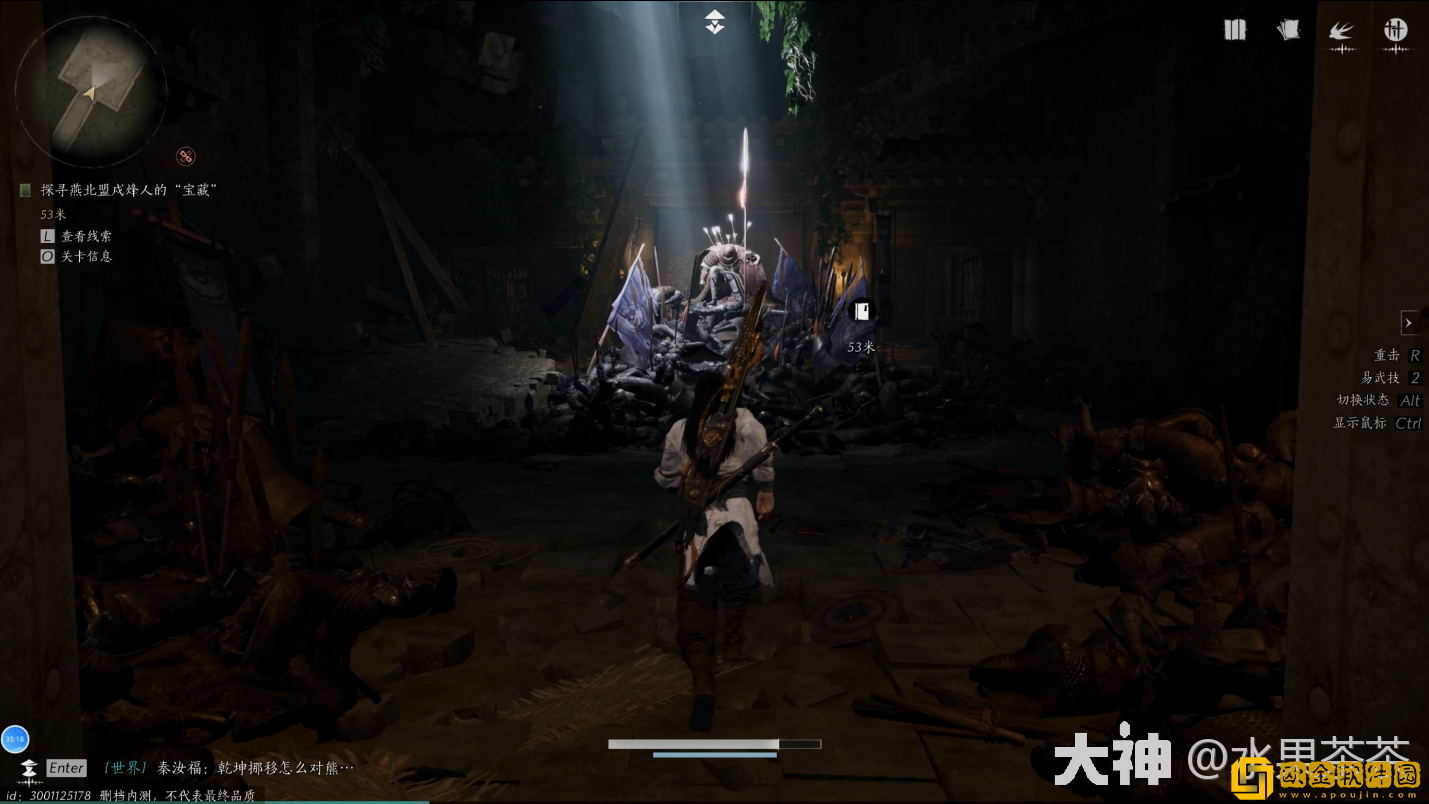The image size is (1429, 804).
Task: Expand the side panel with the arrow button
Action: pos(1409,322)
